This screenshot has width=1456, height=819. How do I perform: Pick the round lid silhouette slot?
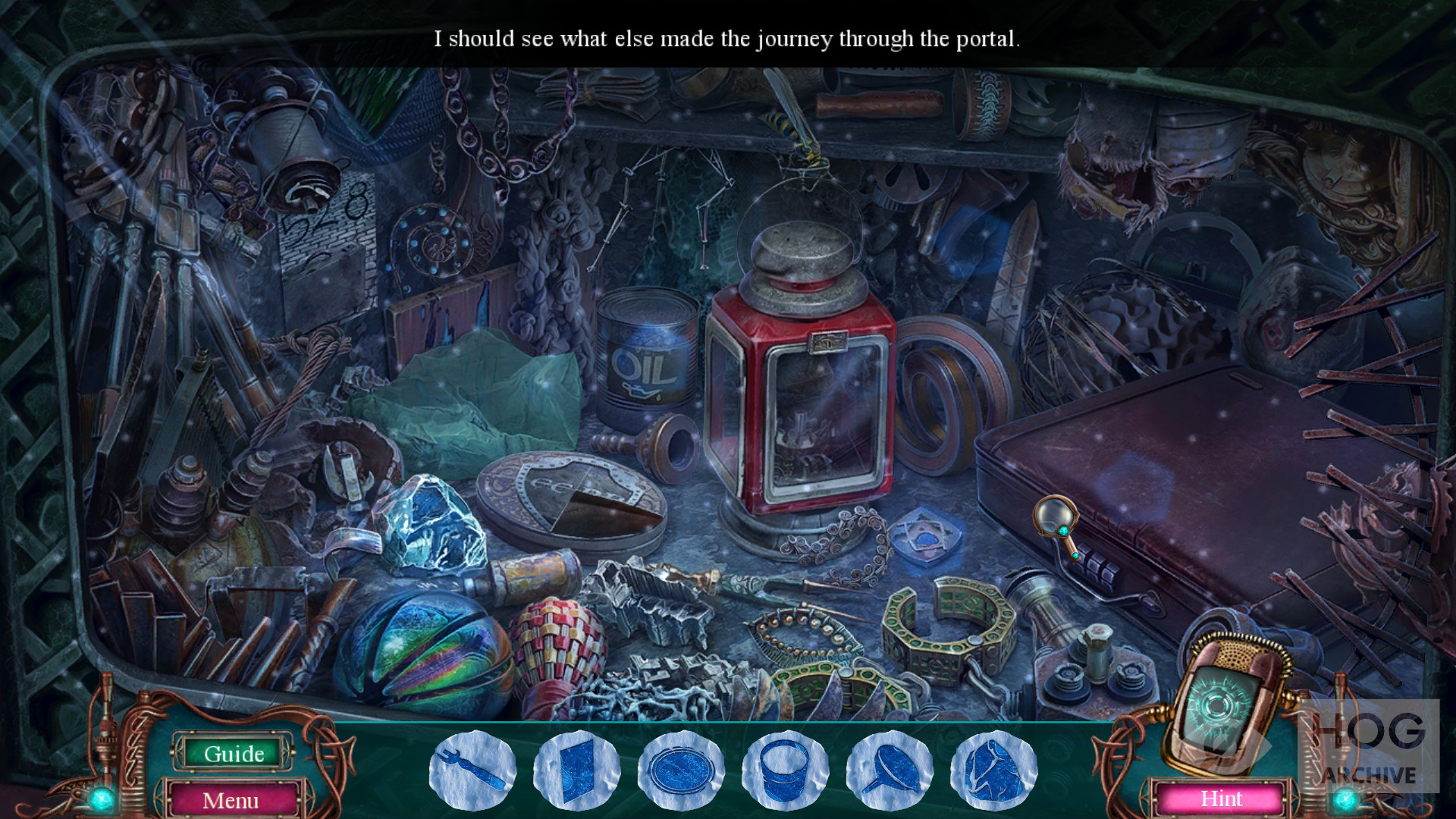[x=681, y=770]
